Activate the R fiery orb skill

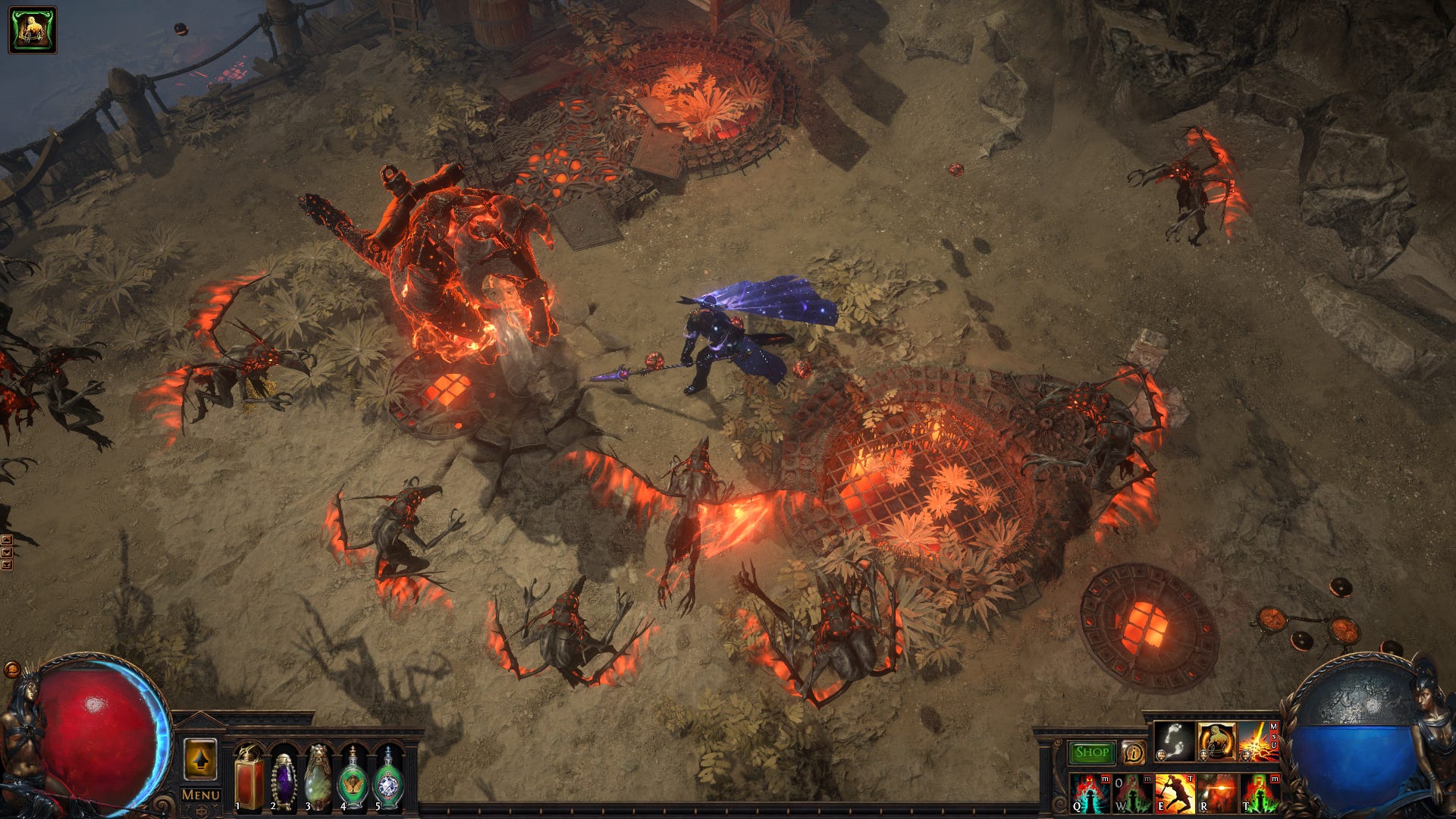[x=1216, y=793]
